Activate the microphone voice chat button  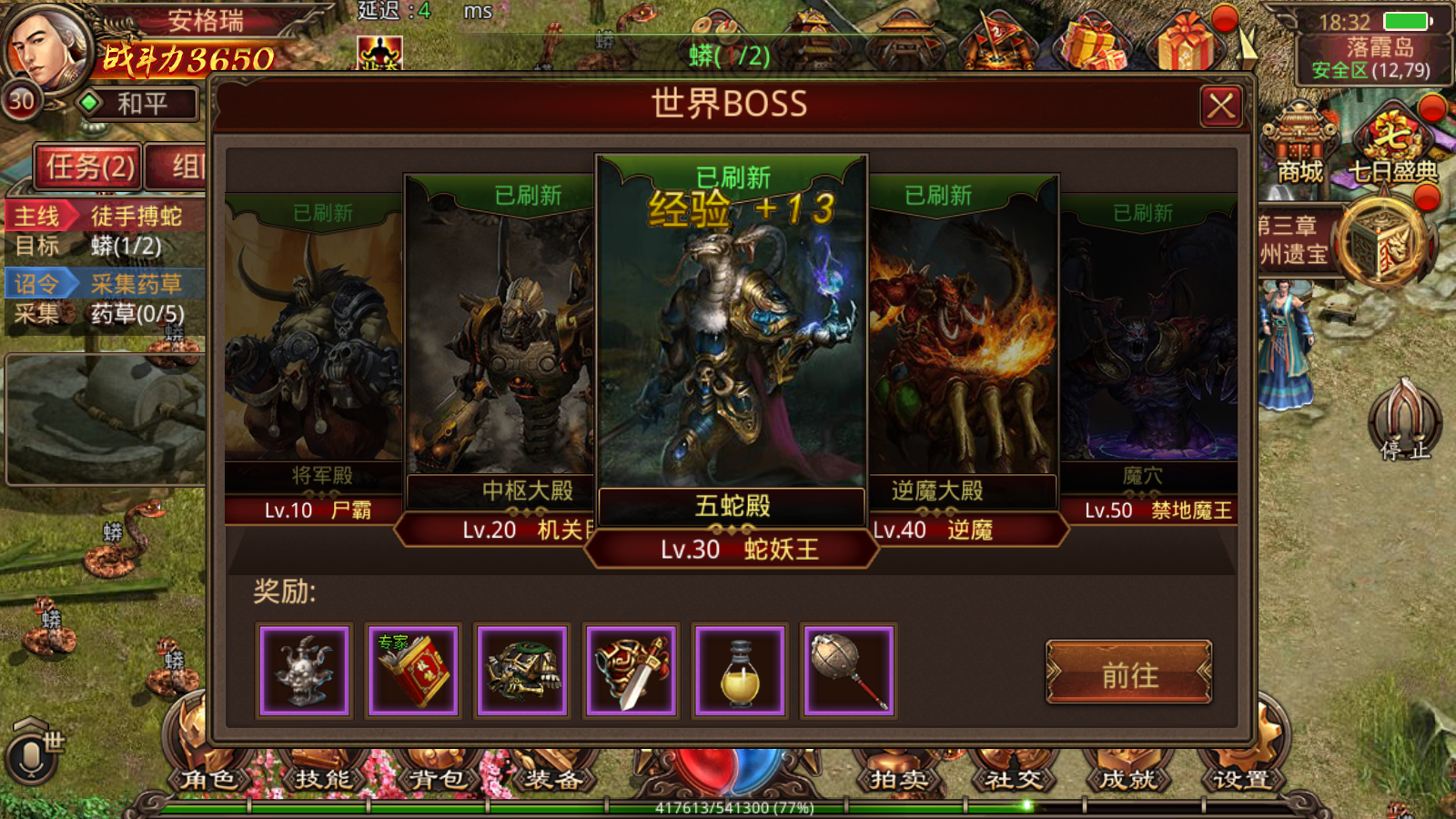pos(31,757)
